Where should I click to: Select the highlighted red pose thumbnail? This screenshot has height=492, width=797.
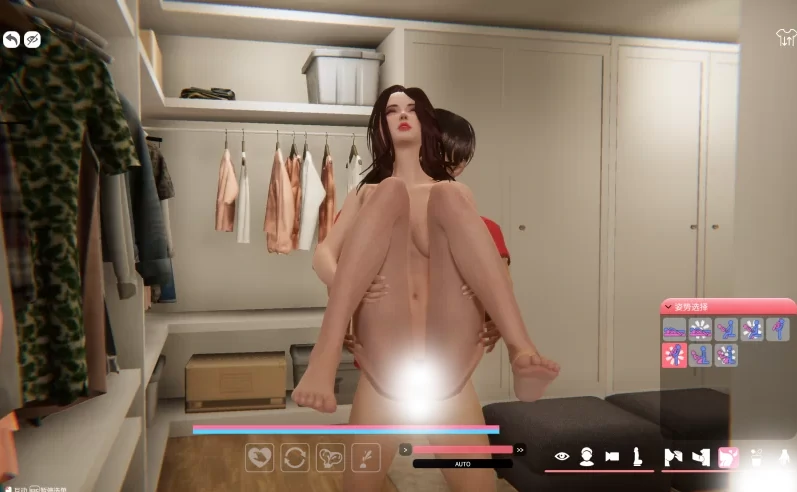click(x=674, y=355)
